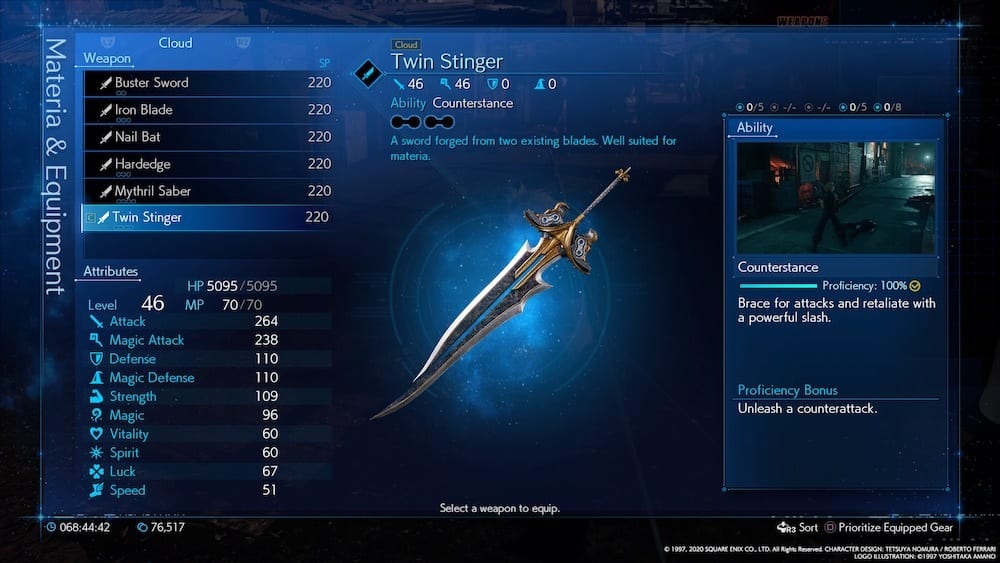Select the Hardedge weapon row
Viewport: 1000px width, 563px height.
206,165
